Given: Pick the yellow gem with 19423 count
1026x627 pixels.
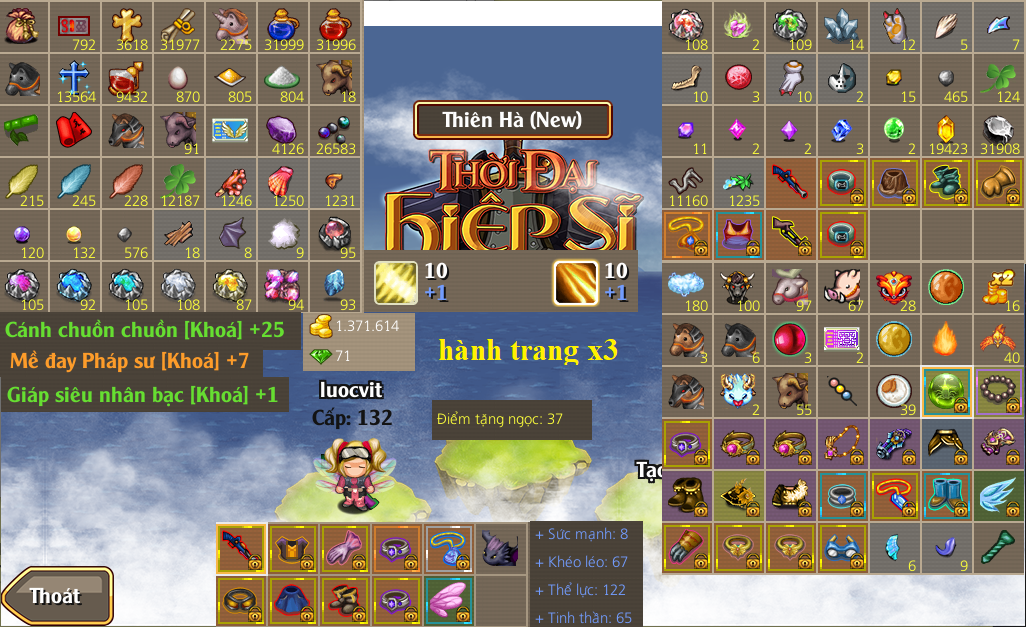Looking at the screenshot, I should point(945,130).
